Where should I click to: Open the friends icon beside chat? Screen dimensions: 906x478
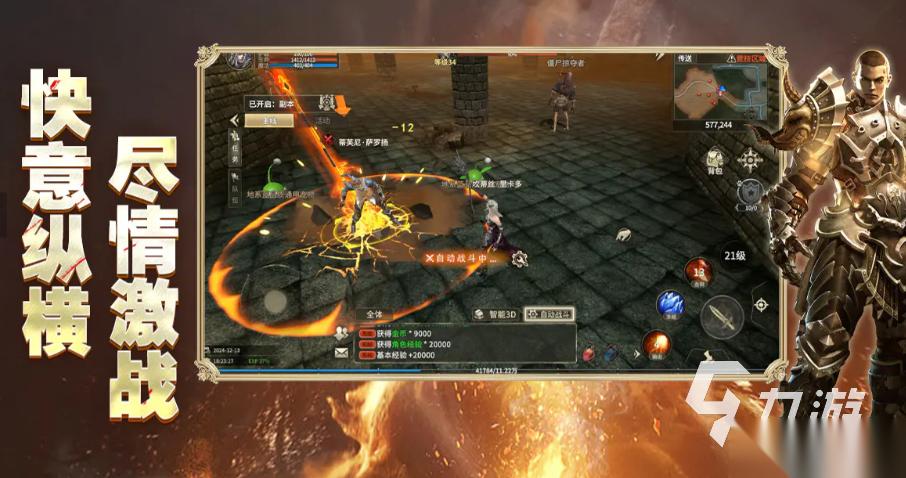point(342,333)
